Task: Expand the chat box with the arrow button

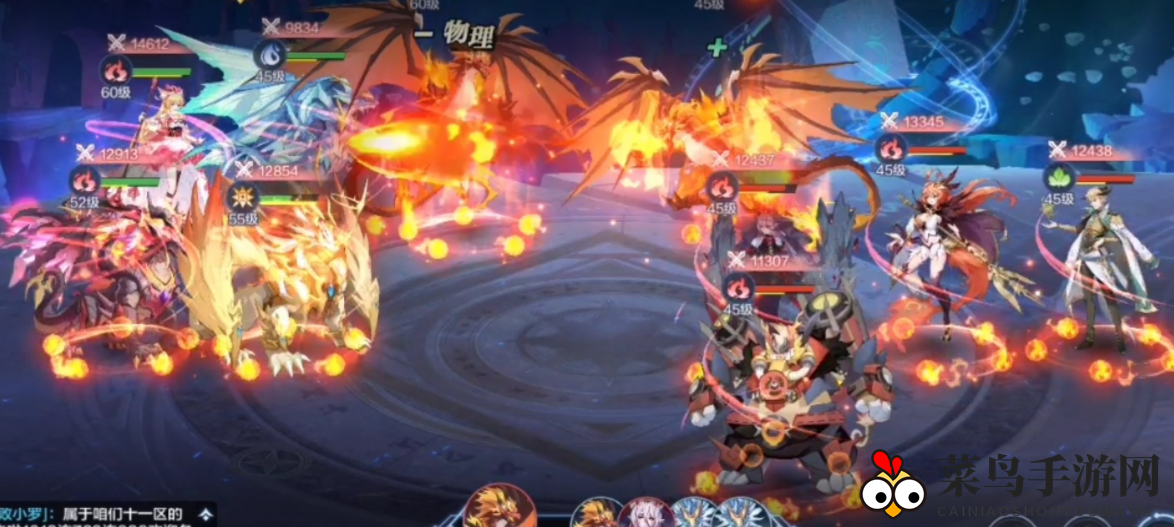Action: coord(205,514)
